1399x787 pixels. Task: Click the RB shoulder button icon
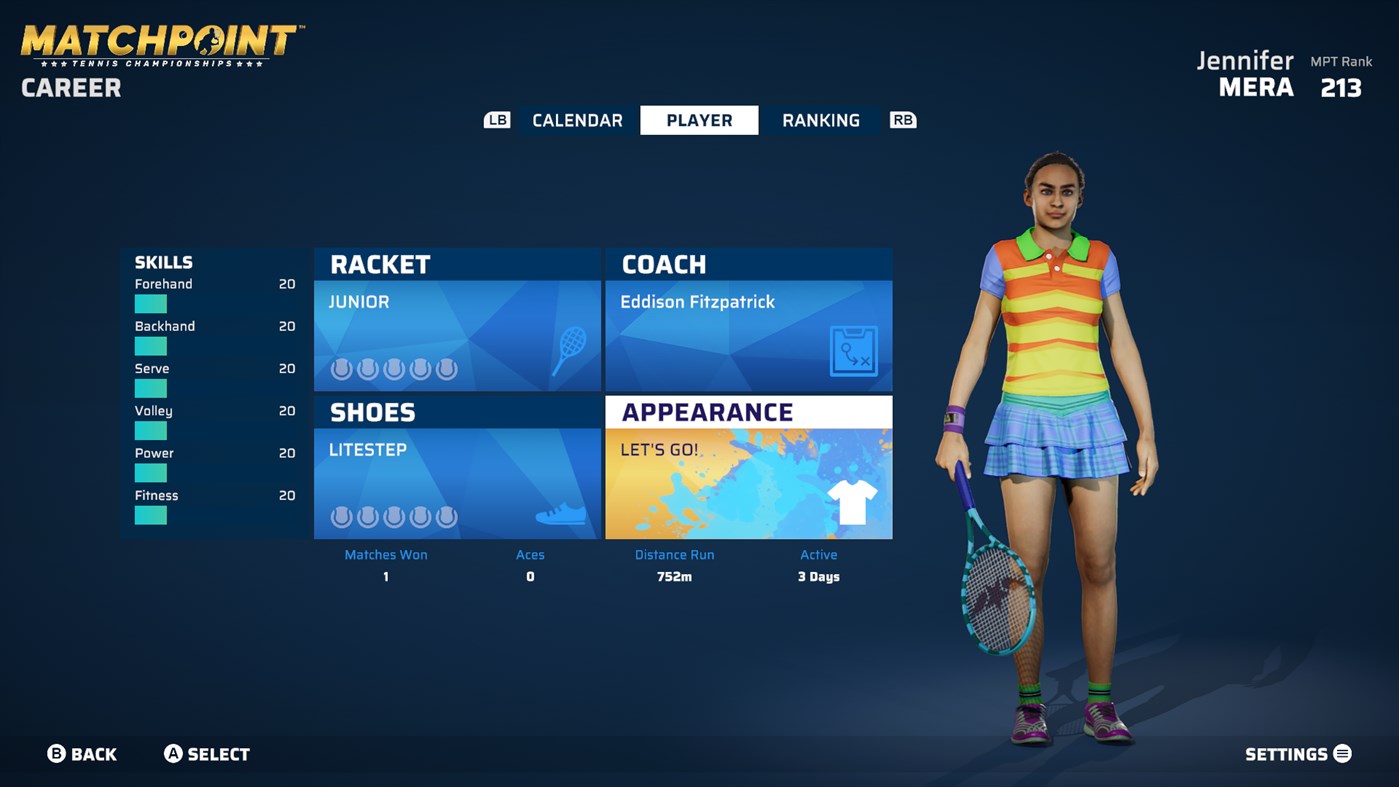tap(903, 119)
